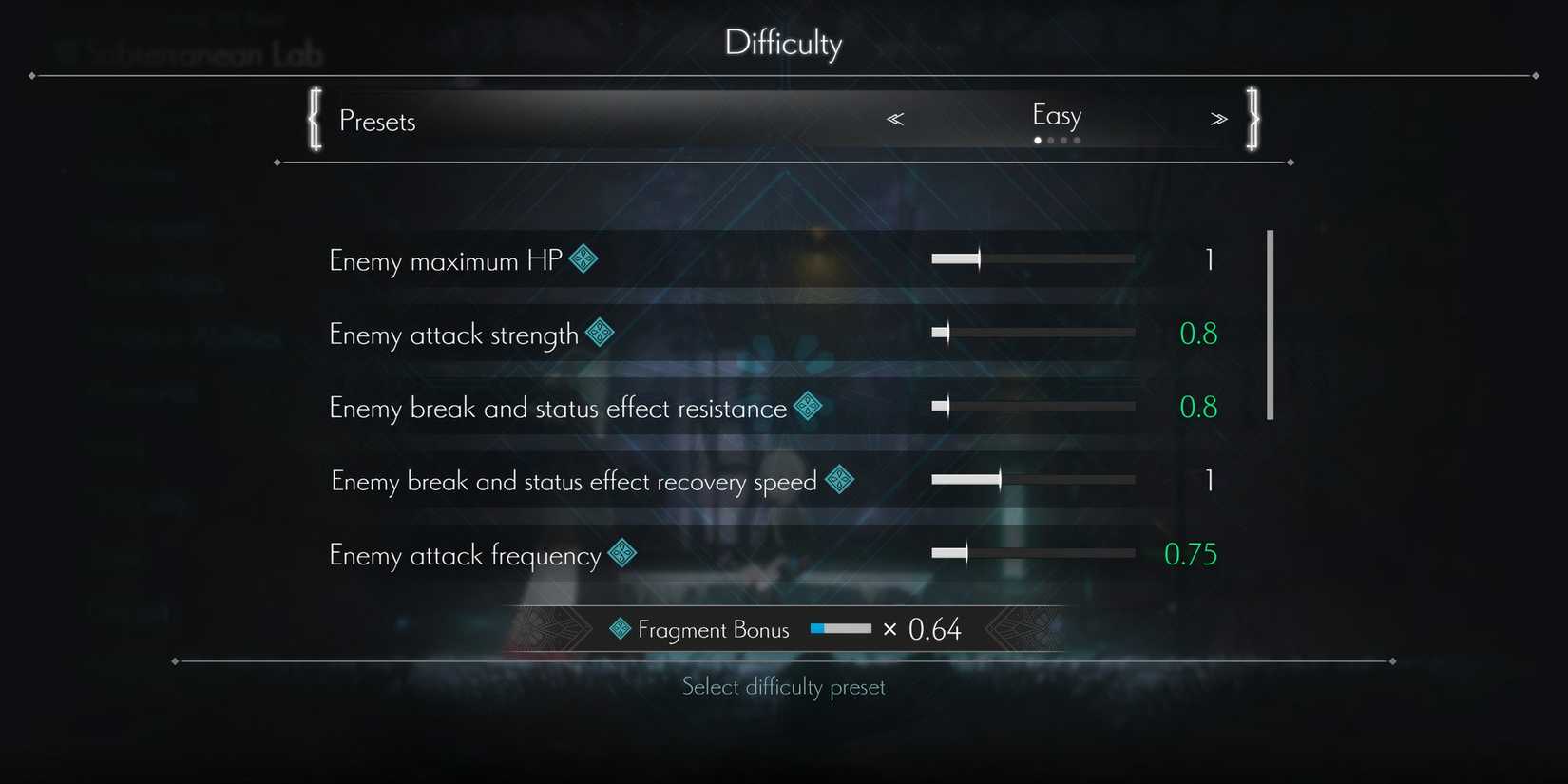Click the 0.64 multiplier value

[935, 628]
